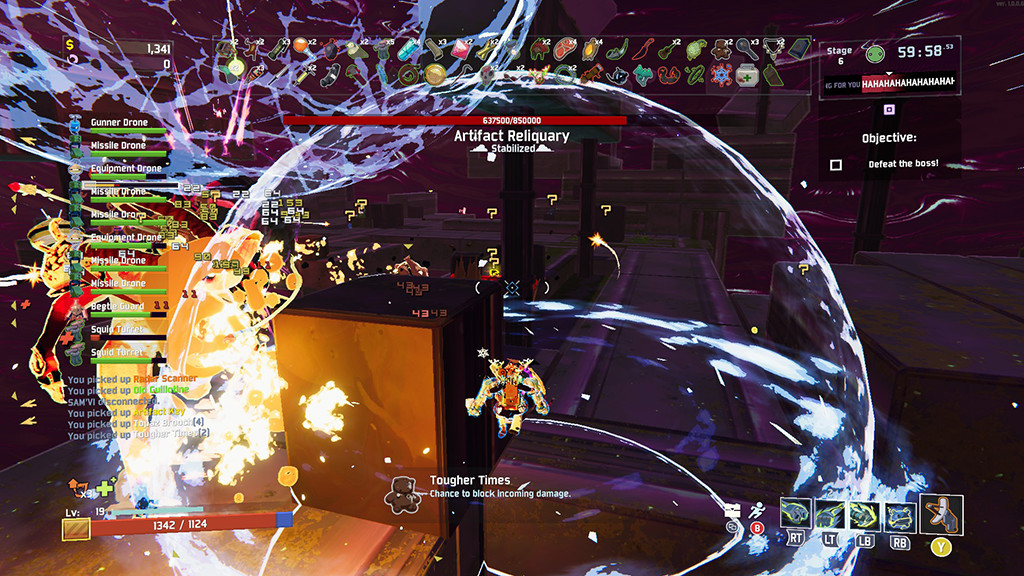Toggle the sprint running-man icon
The width and height of the screenshot is (1024, 576).
[x=757, y=509]
